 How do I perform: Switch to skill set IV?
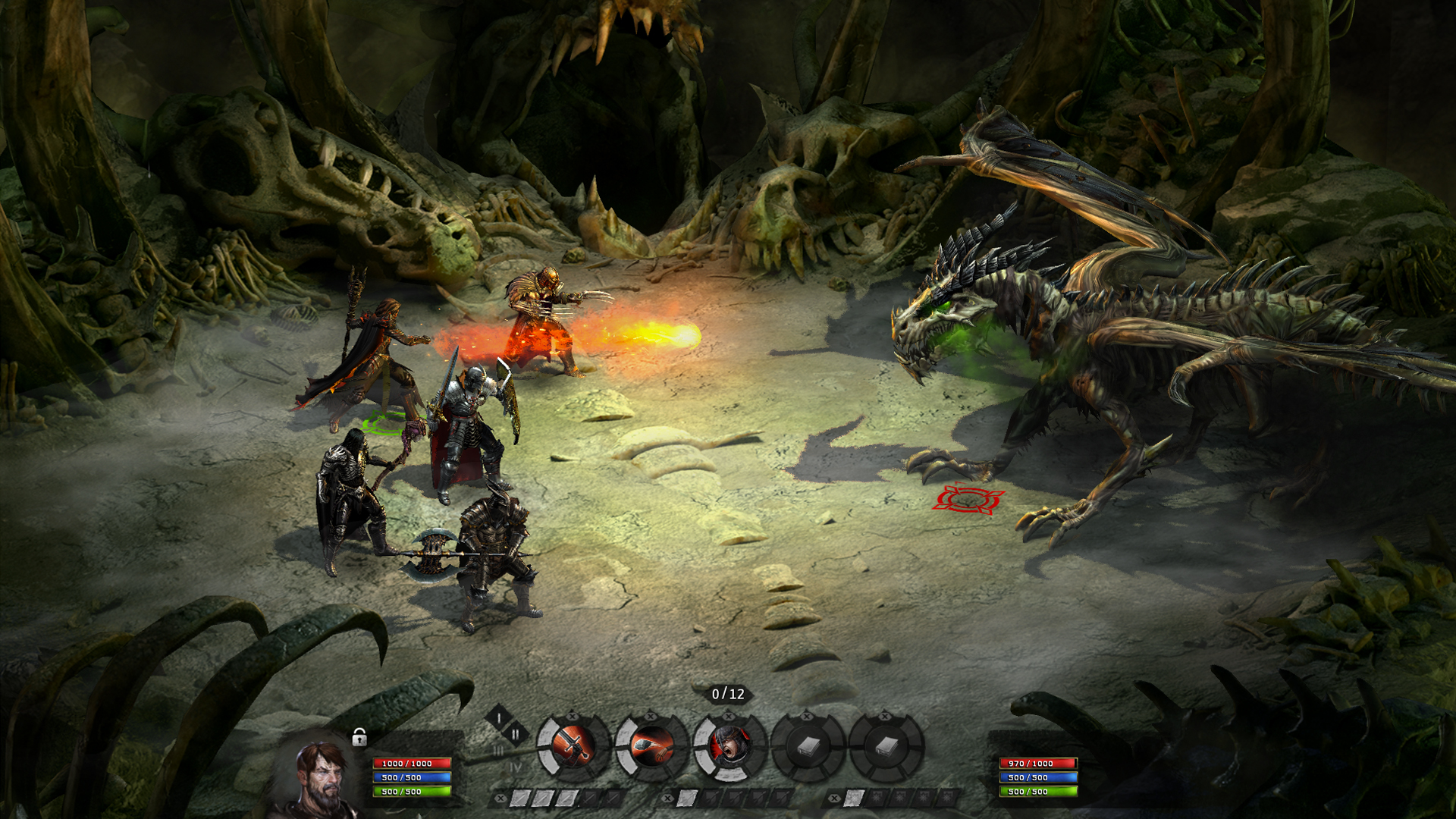[516, 767]
